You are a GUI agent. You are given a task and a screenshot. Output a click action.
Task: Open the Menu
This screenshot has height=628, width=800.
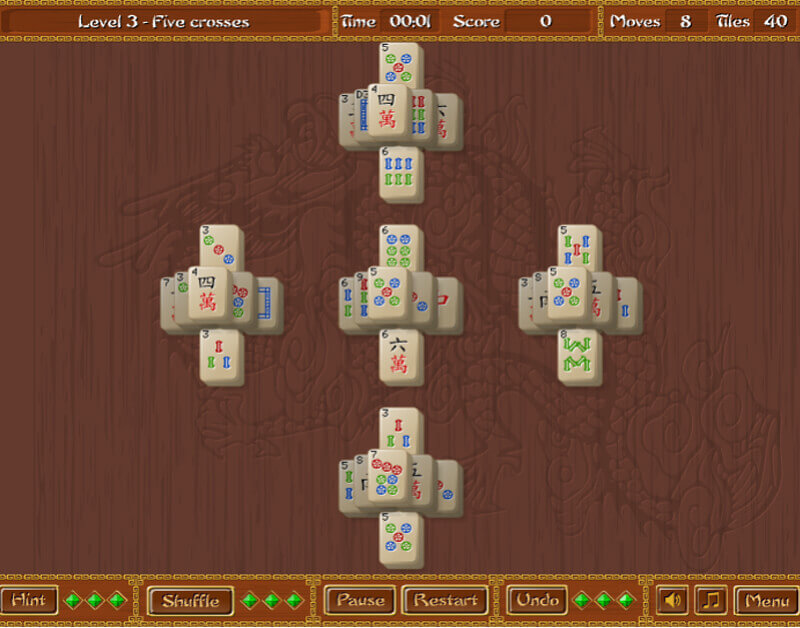click(766, 600)
